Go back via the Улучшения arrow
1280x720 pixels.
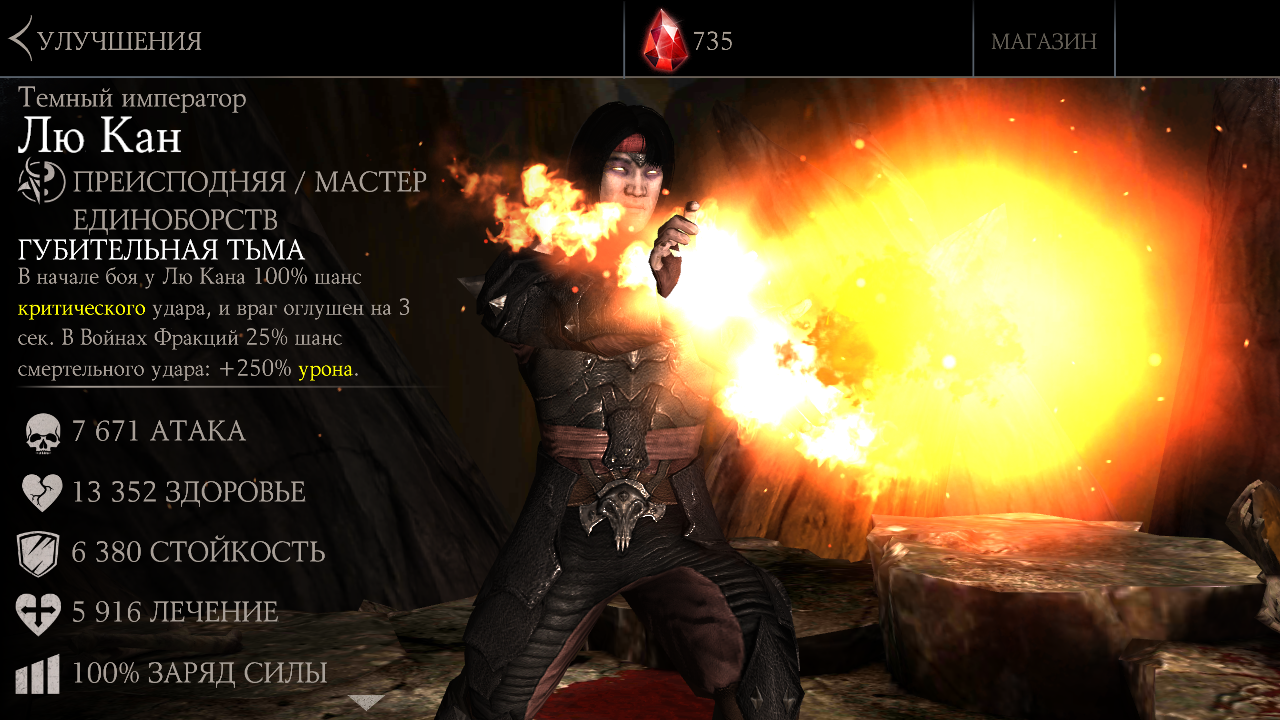click(x=22, y=40)
